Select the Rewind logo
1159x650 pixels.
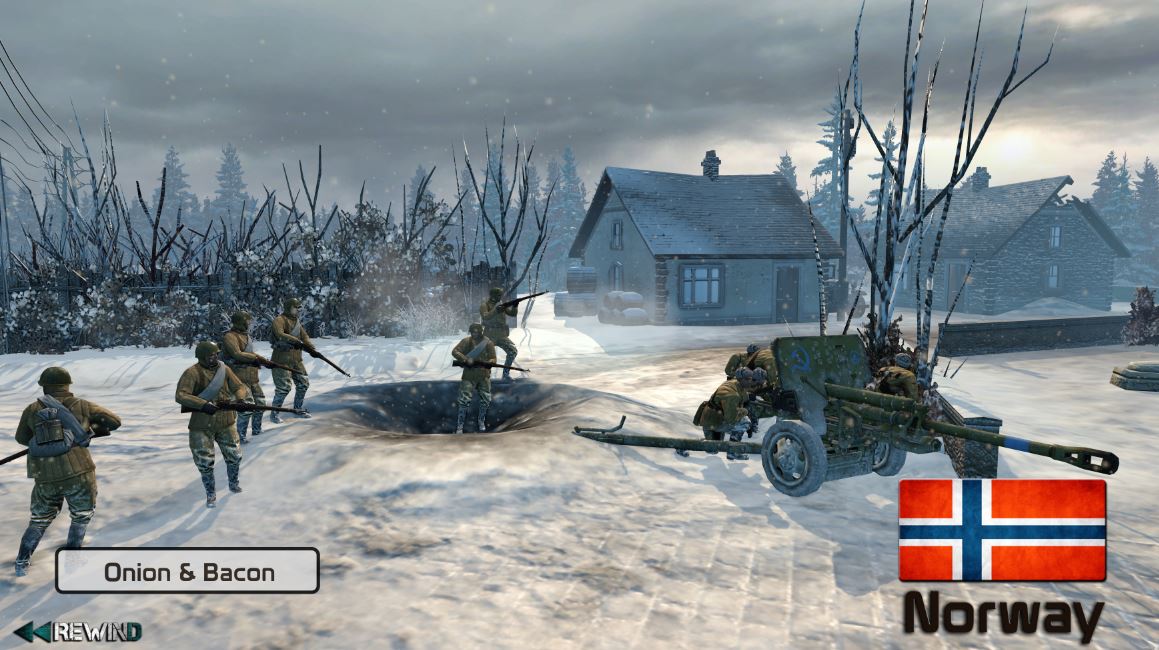click(78, 632)
